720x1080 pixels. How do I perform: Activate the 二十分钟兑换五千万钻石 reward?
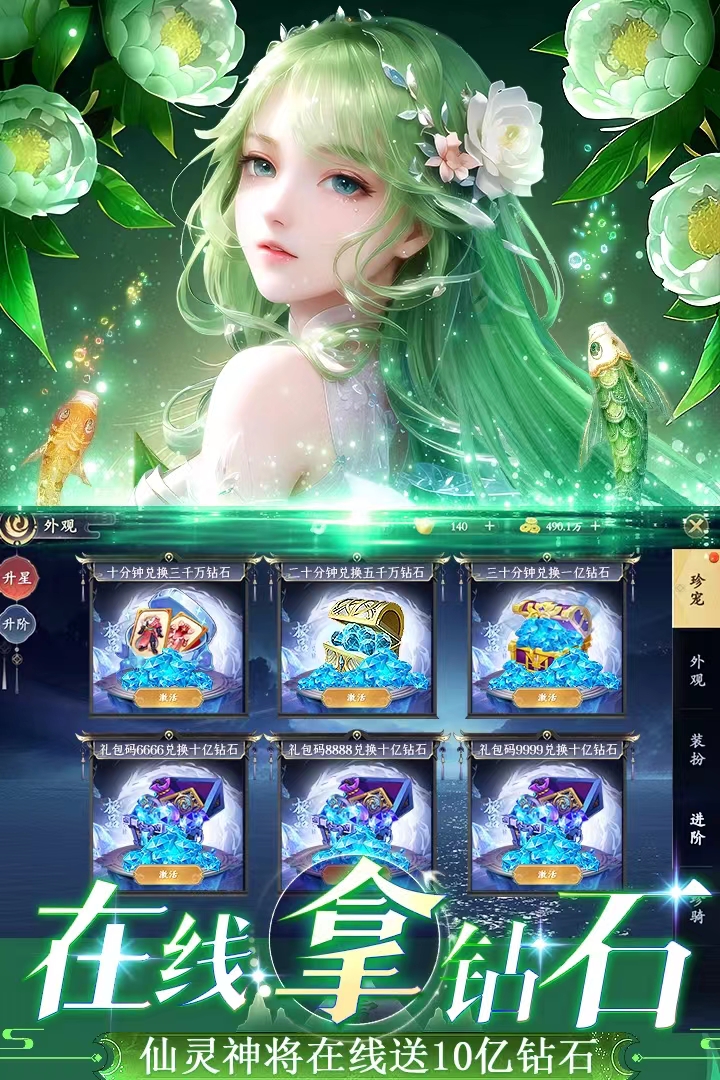pos(357,697)
